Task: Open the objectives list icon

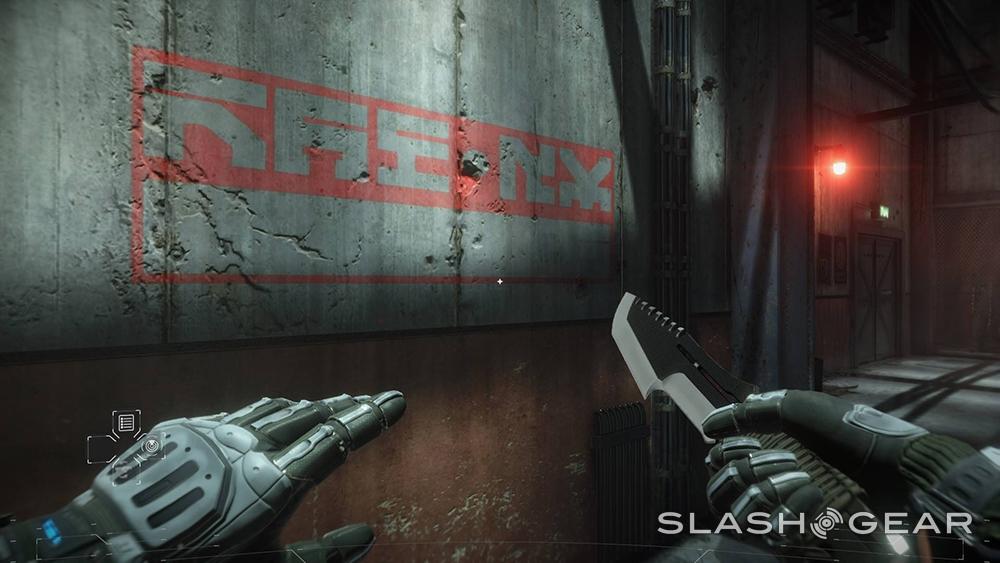Action: coord(127,422)
